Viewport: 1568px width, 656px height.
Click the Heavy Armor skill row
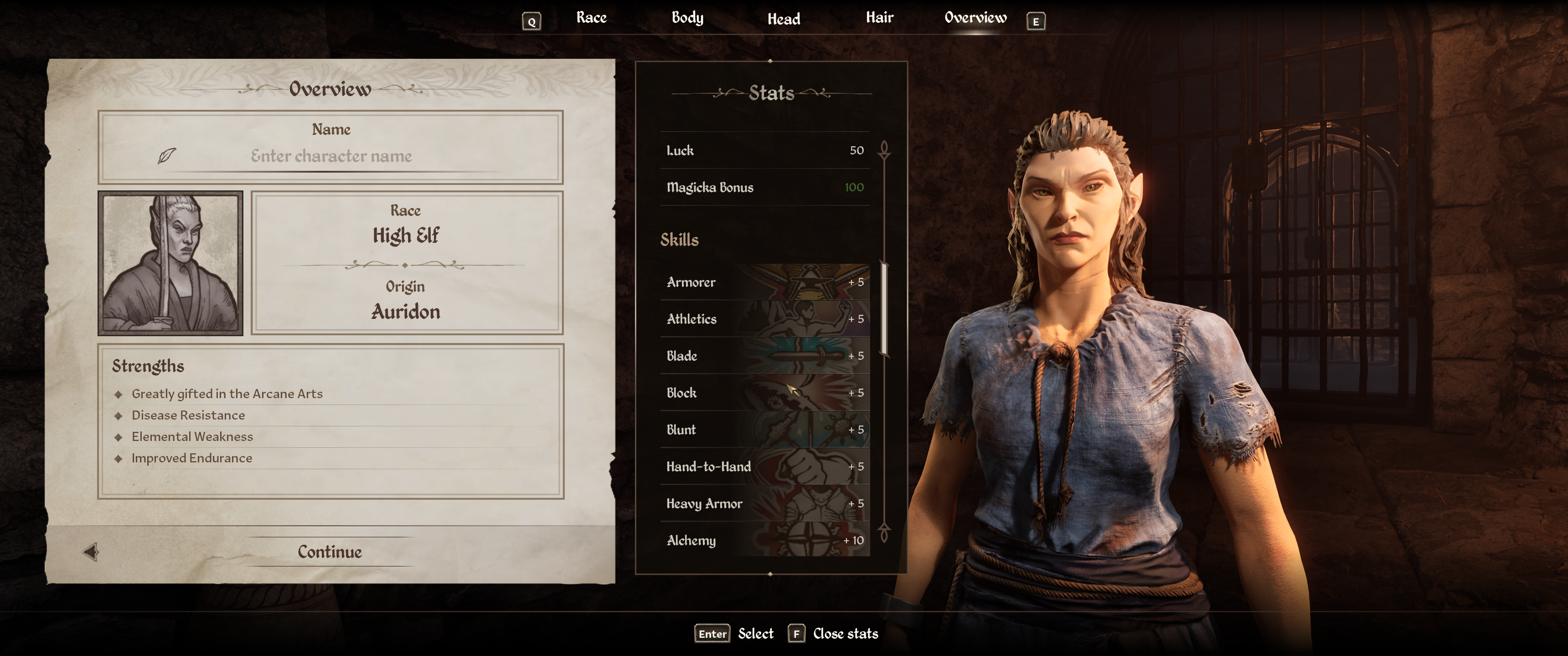(x=764, y=503)
